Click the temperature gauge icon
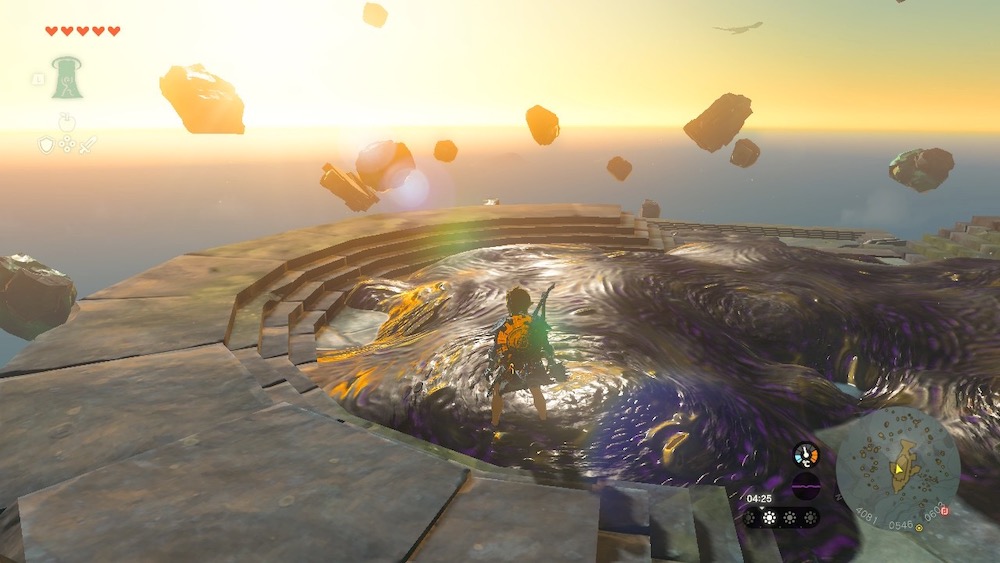 (806, 455)
